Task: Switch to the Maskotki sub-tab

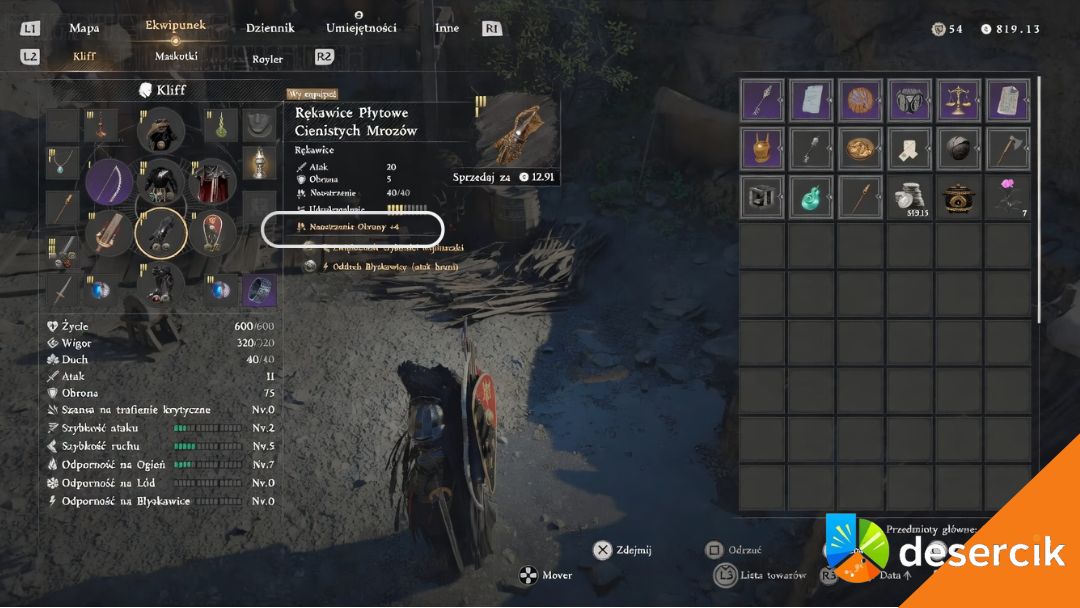Action: (x=176, y=57)
